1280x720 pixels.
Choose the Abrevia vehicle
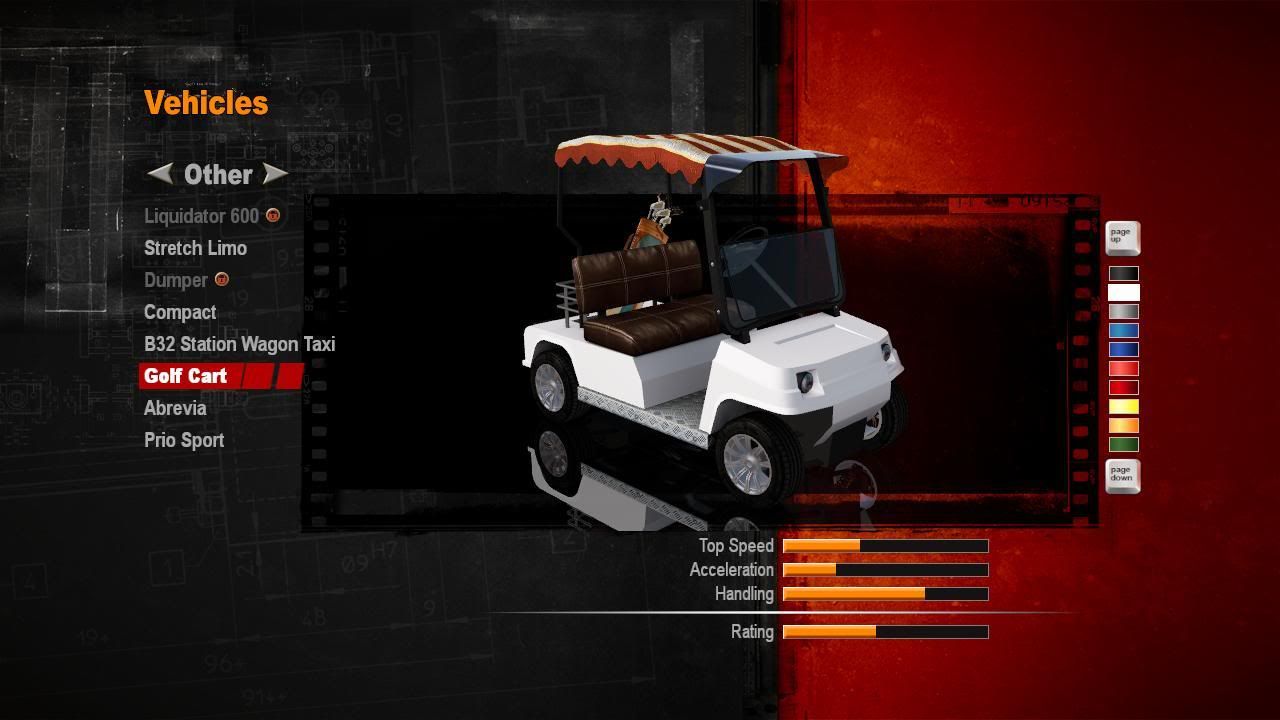175,408
